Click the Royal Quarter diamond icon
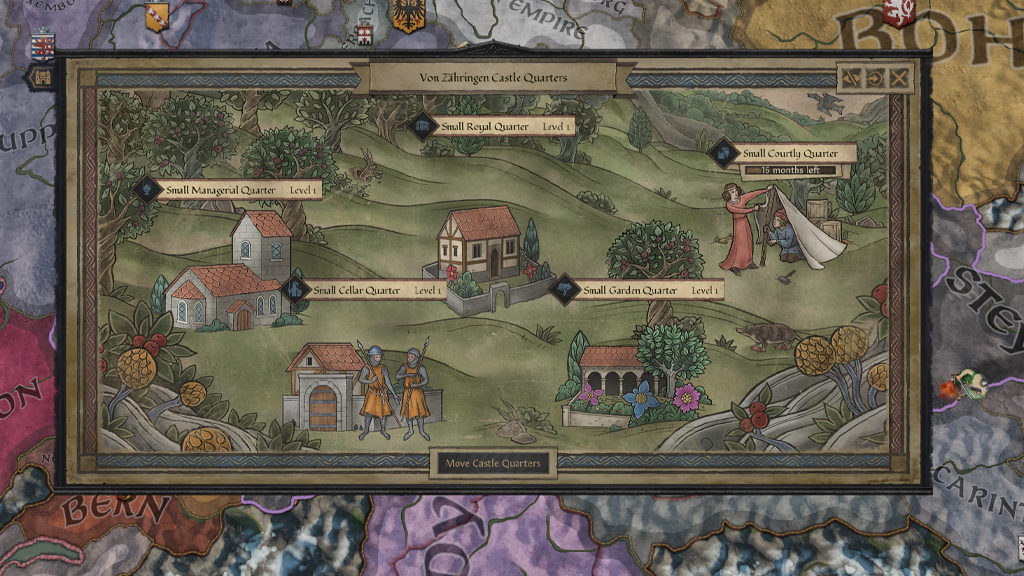 pos(422,127)
